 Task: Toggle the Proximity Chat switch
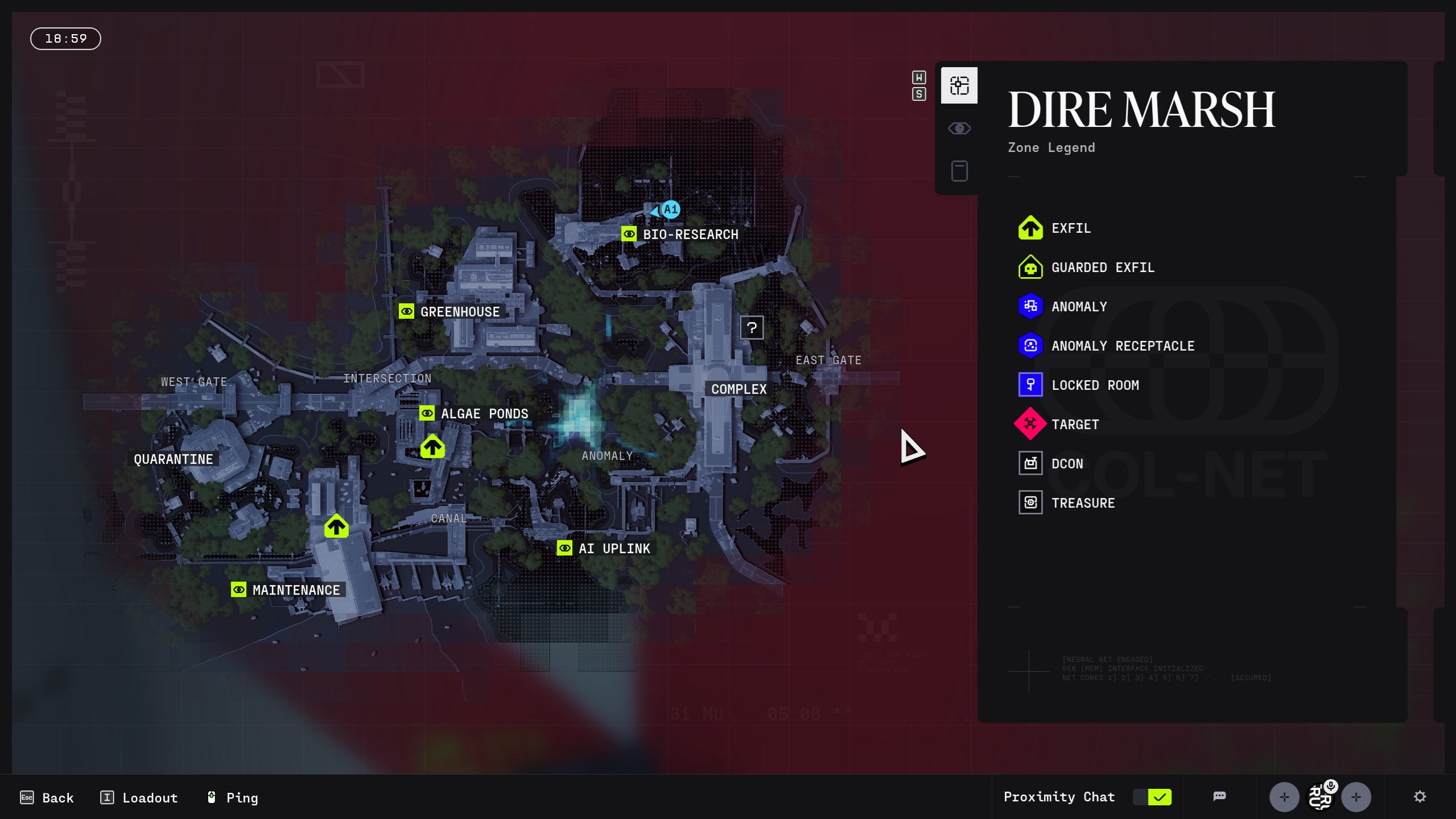[x=1152, y=797]
